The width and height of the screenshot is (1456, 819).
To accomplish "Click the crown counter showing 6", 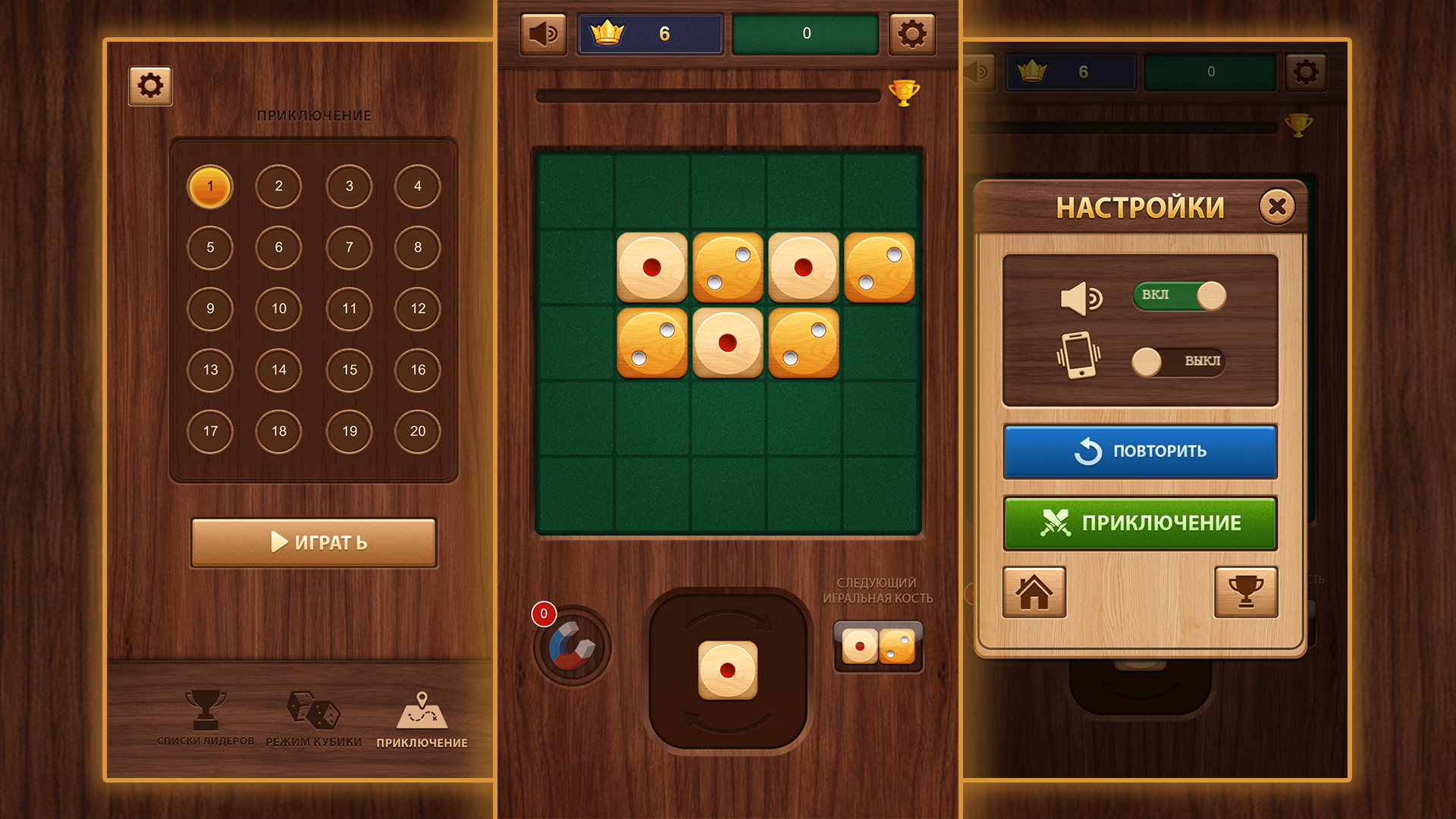I will click(x=648, y=33).
